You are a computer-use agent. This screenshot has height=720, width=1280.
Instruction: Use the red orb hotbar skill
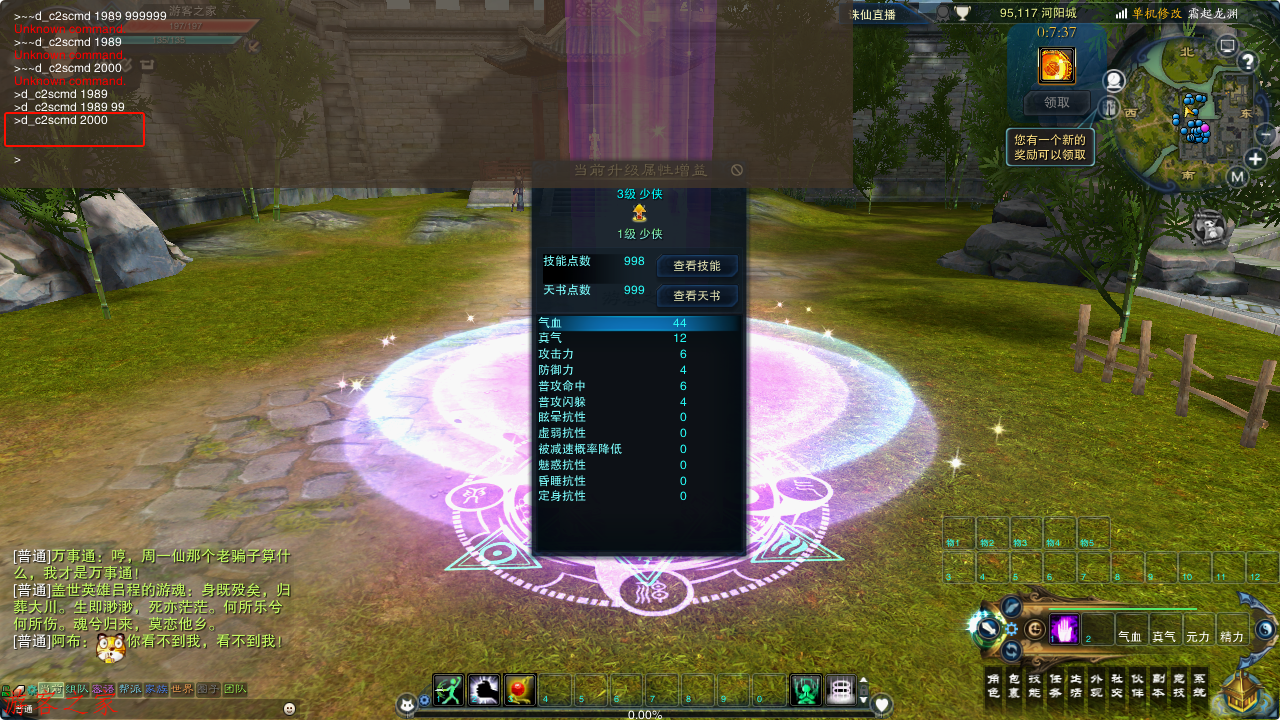click(519, 690)
